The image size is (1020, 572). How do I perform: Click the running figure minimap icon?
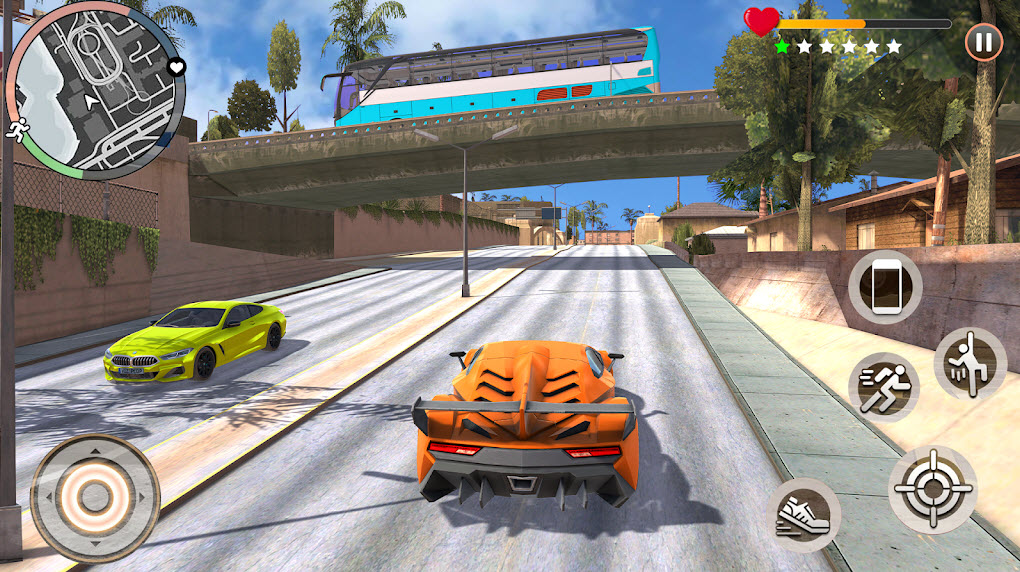[x=17, y=129]
